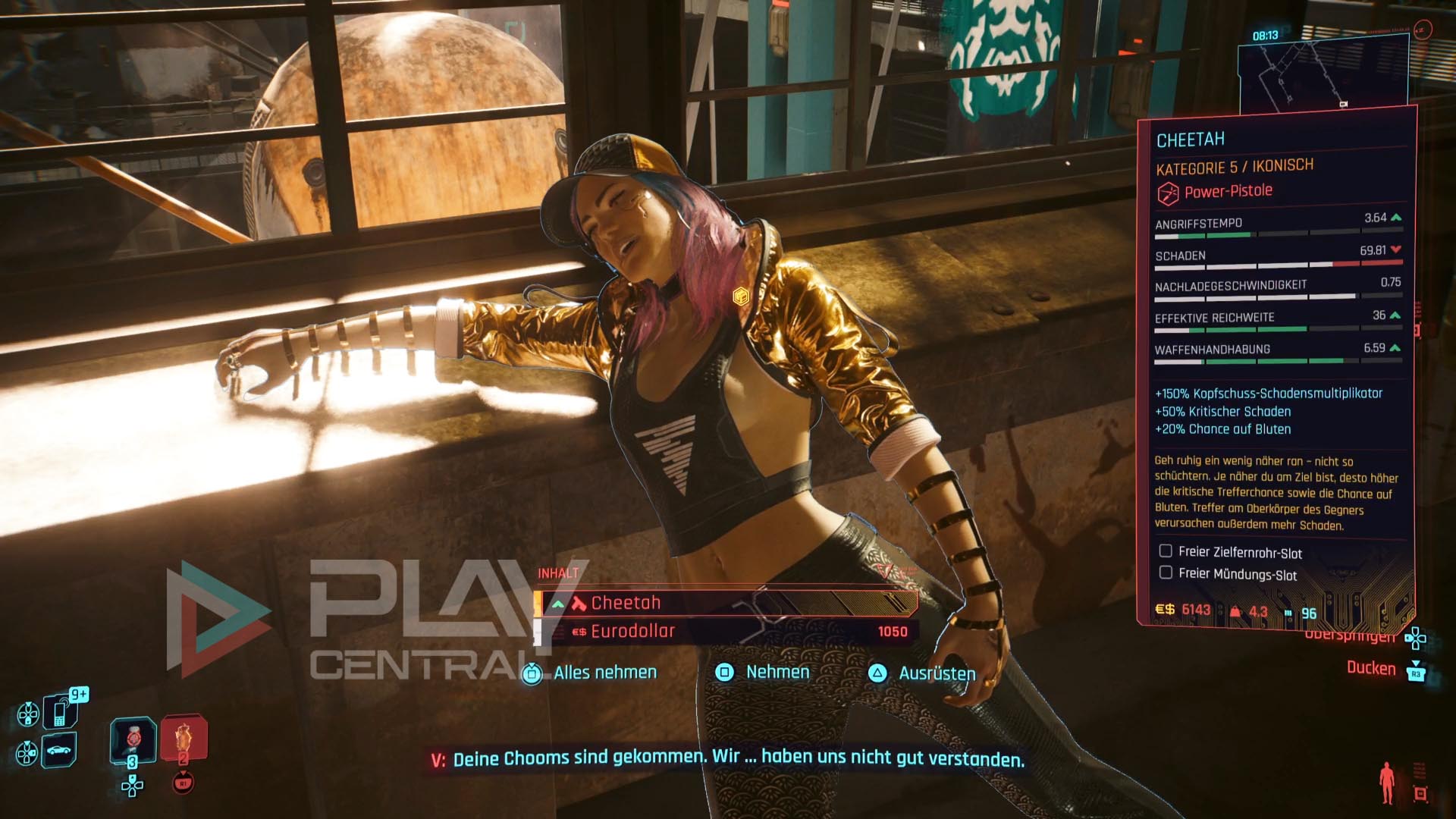Select the red grenade quick slot
This screenshot has width=1456, height=819.
tap(183, 737)
